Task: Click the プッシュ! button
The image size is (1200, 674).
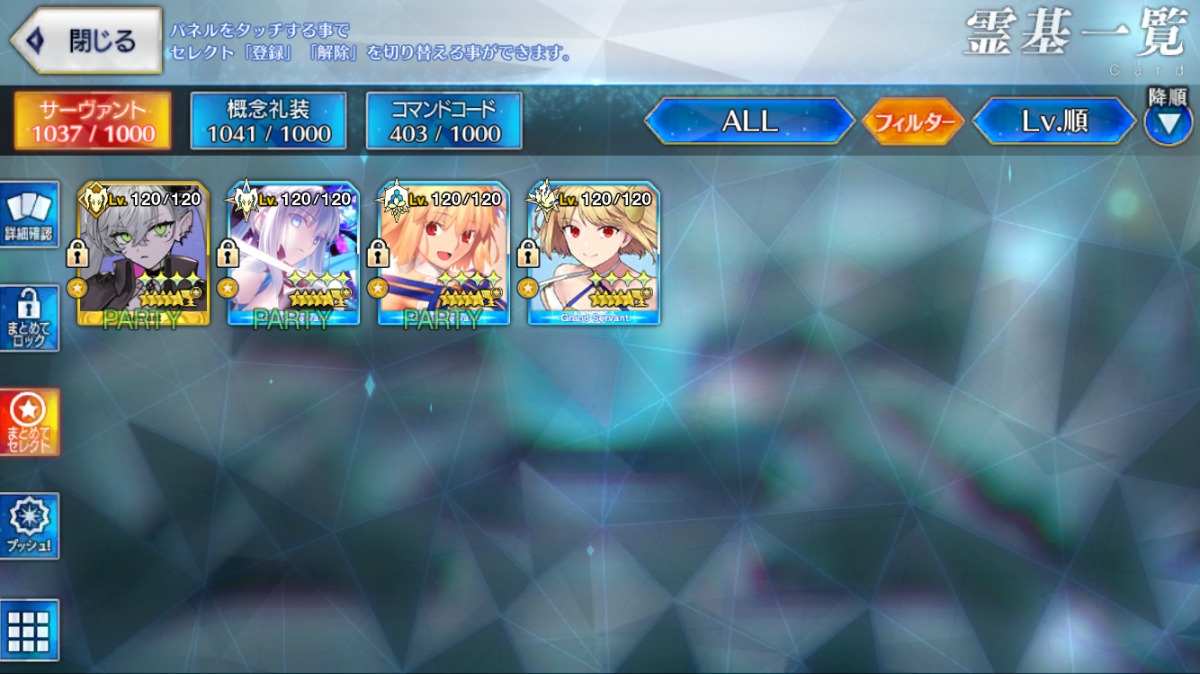Action: click(x=29, y=526)
